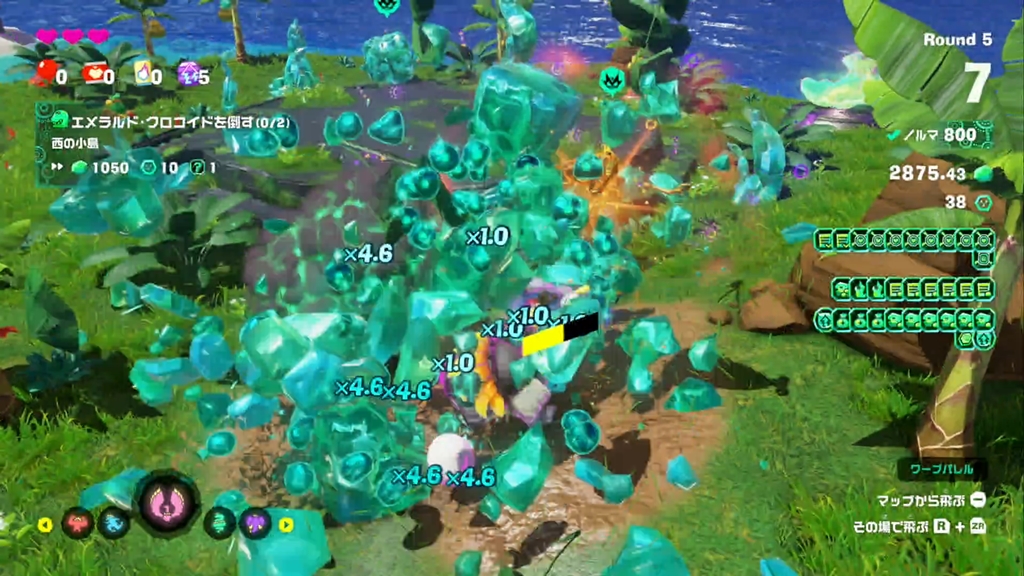The width and height of the screenshot is (1024, 576).
Task: Switch to the blue transformation icon
Action: tap(114, 523)
